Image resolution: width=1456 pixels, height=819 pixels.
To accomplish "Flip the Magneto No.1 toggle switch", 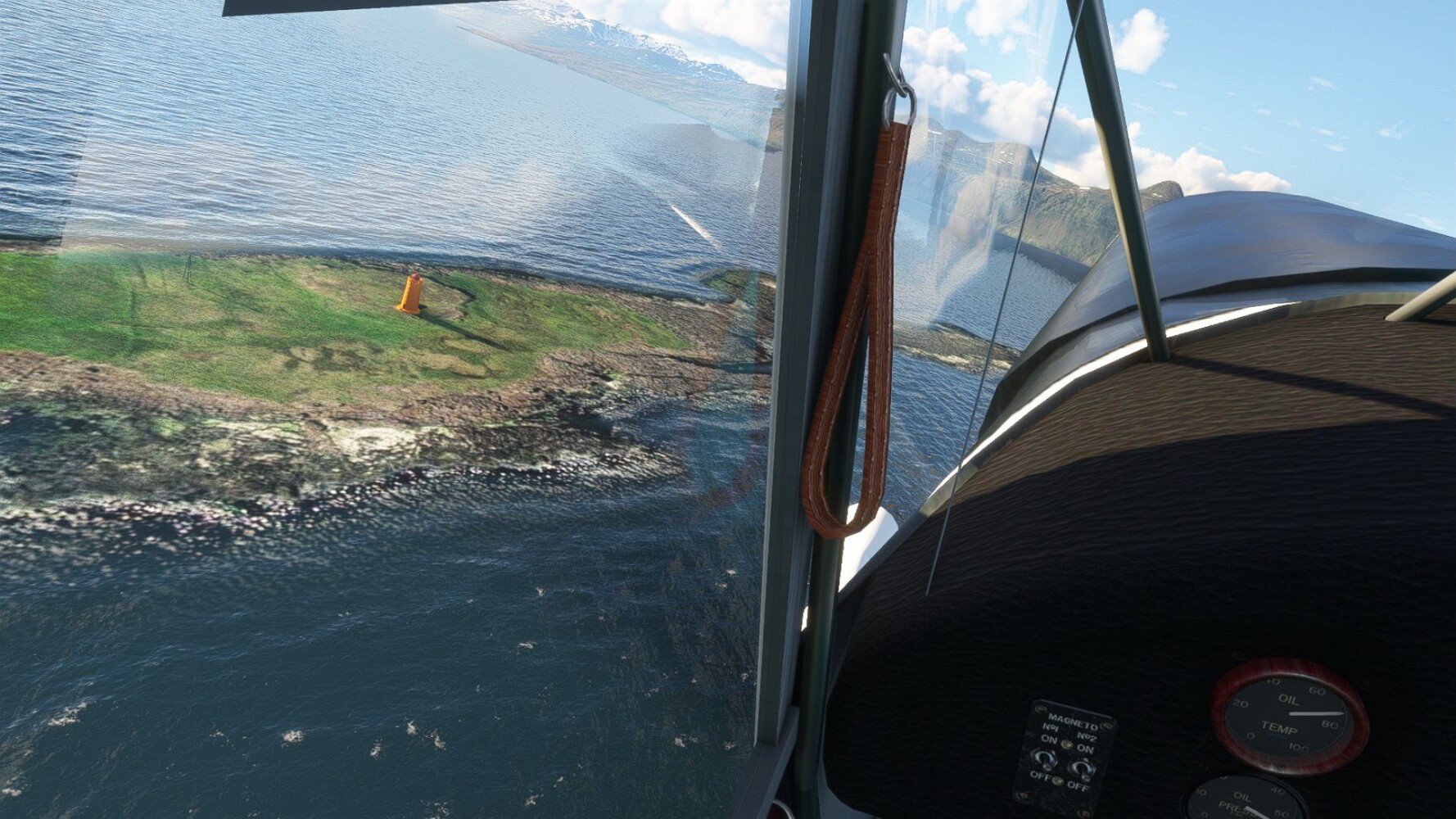I will pos(1047,759).
